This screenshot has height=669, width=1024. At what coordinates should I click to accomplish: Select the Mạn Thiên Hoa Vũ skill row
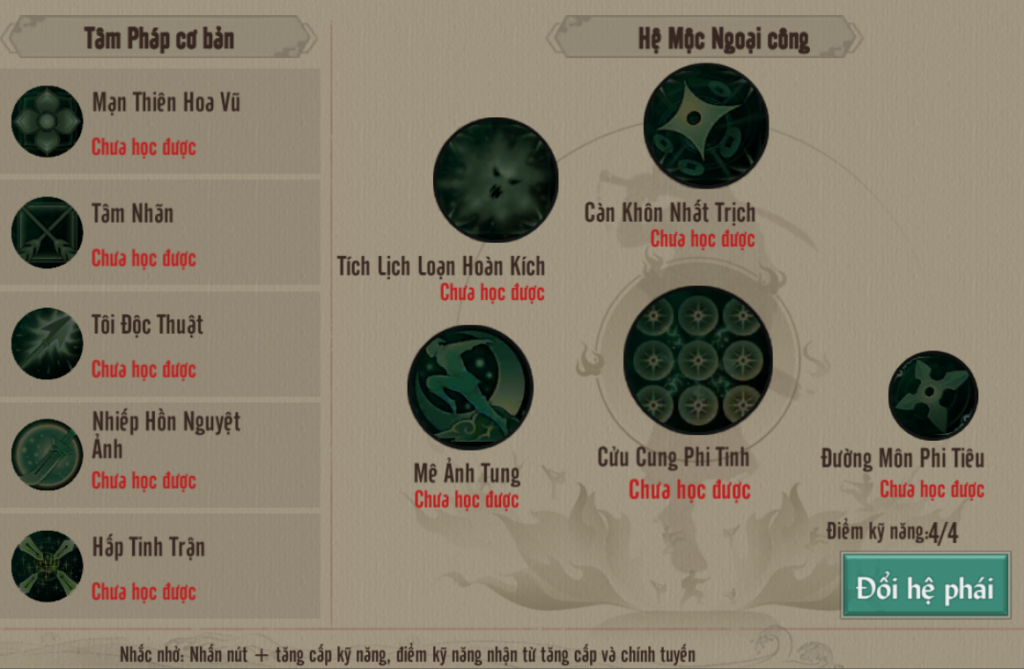coord(160,122)
